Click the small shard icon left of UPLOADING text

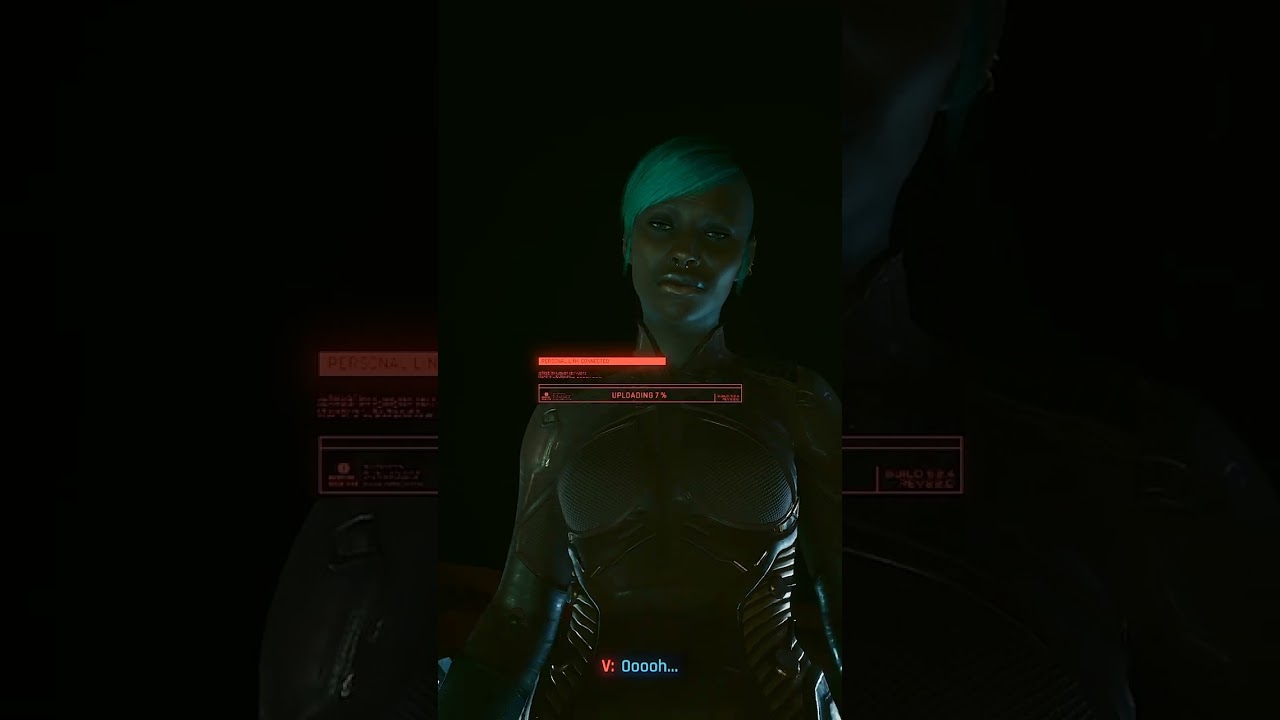[x=546, y=393]
